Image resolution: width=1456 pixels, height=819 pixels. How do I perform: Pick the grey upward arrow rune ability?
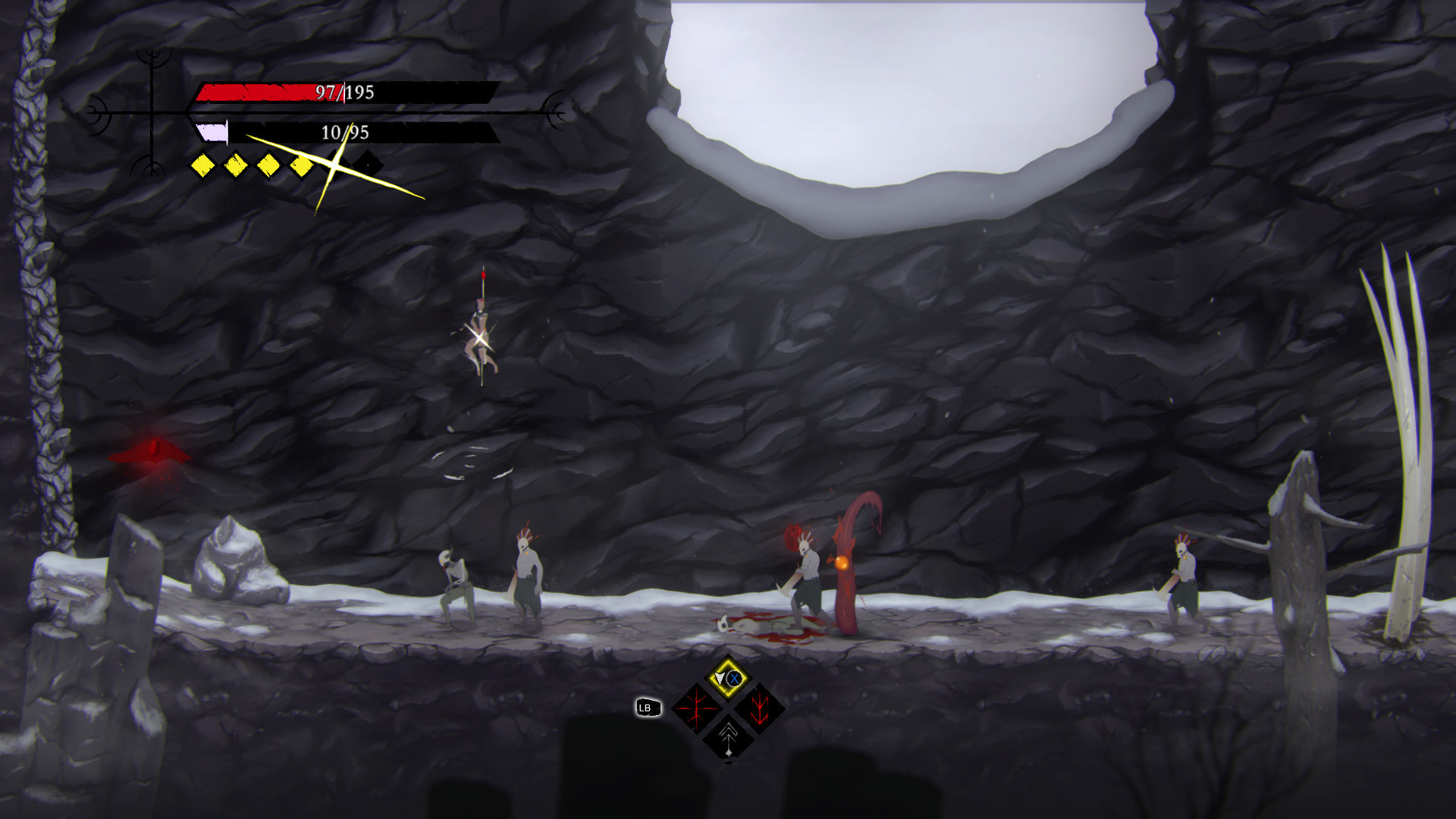[x=728, y=737]
